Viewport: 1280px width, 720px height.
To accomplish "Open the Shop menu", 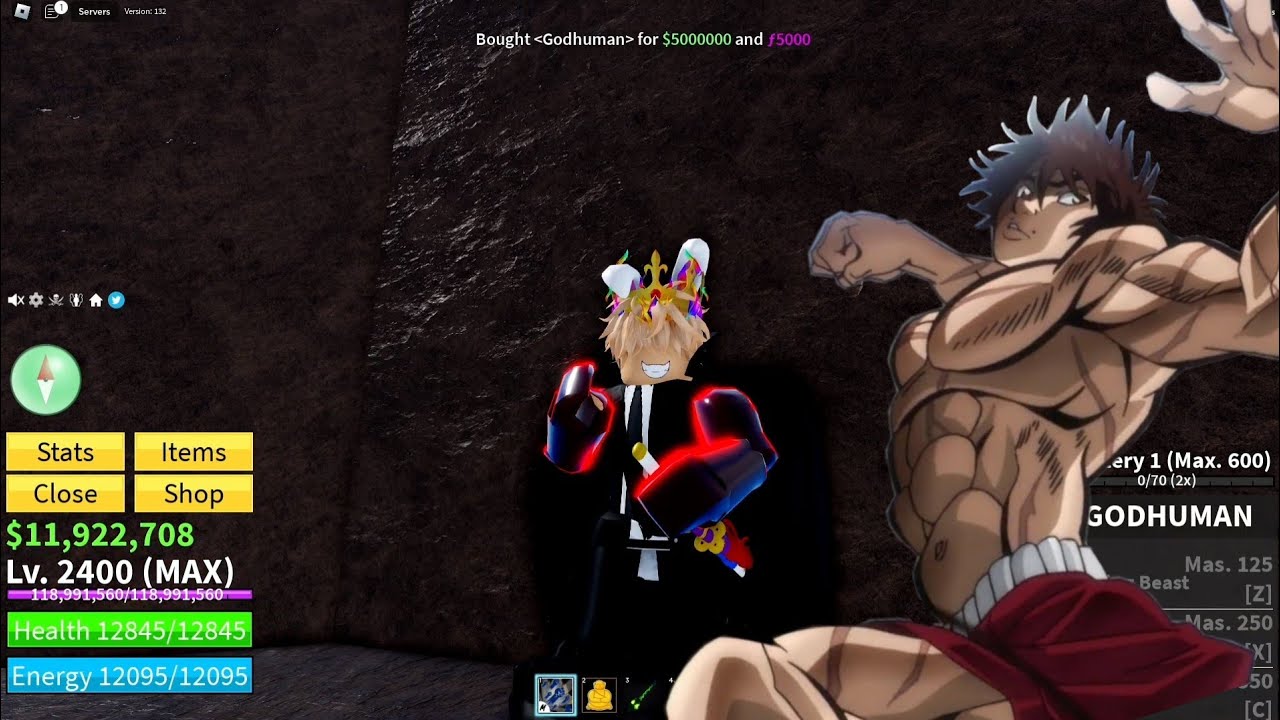I will (x=193, y=494).
